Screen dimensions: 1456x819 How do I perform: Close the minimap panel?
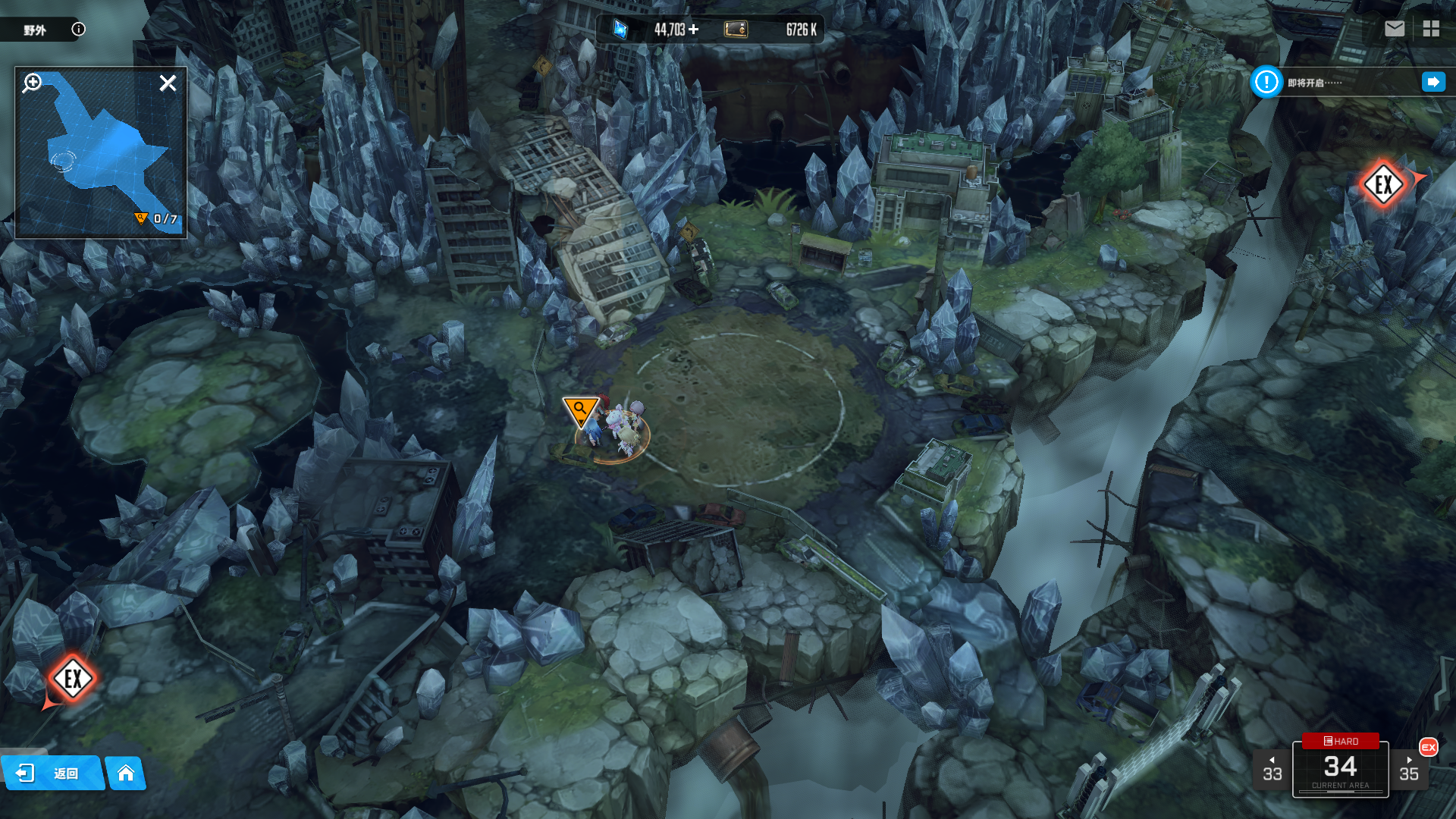pos(168,83)
